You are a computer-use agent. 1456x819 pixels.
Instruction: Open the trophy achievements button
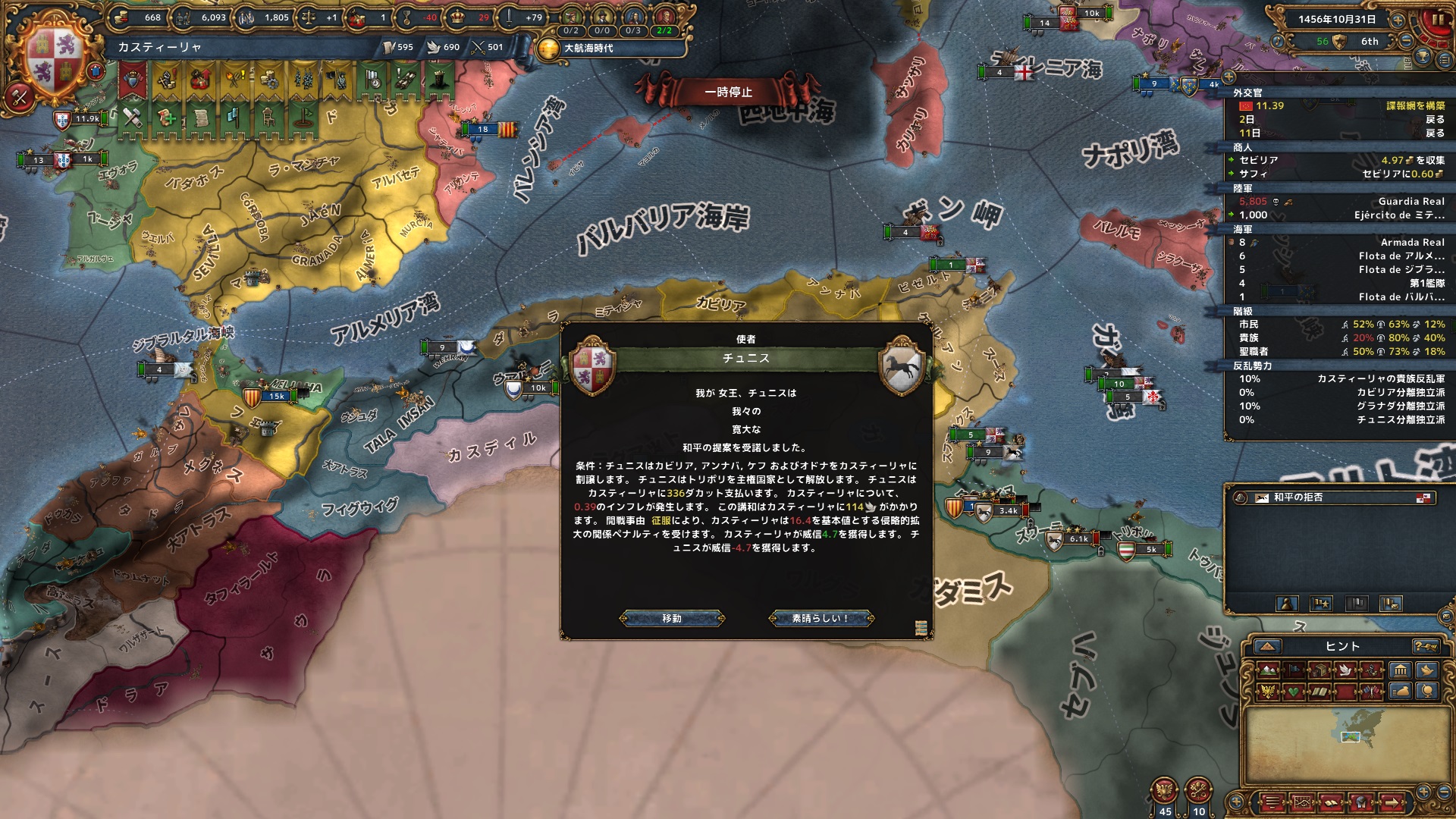click(x=1423, y=56)
